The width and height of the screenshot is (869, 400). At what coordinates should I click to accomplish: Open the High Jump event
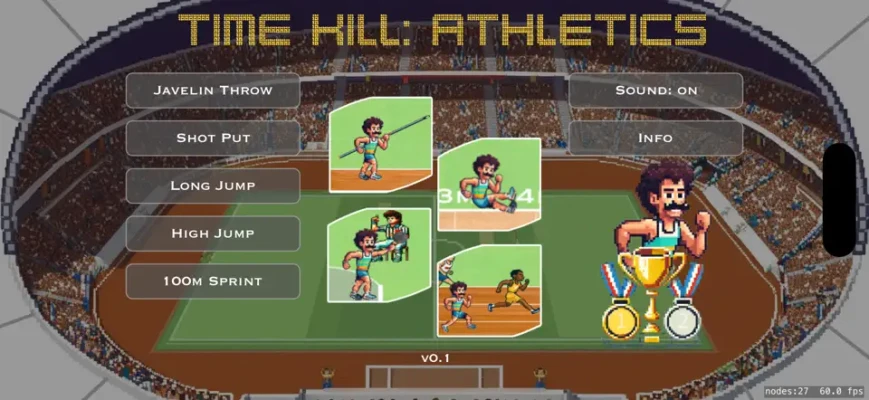[212, 233]
